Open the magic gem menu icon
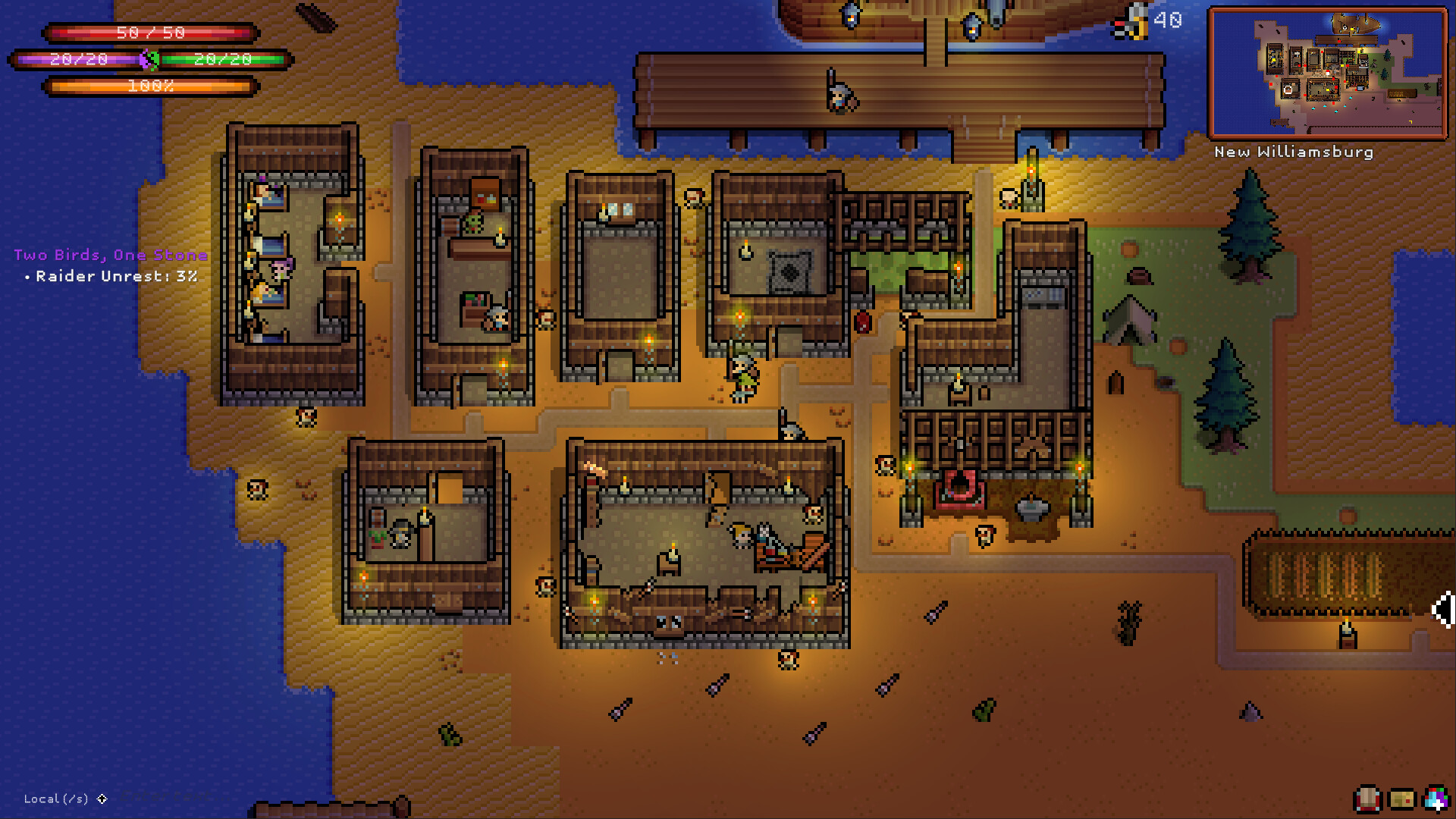Viewport: 1456px width, 819px height. coord(1436,798)
